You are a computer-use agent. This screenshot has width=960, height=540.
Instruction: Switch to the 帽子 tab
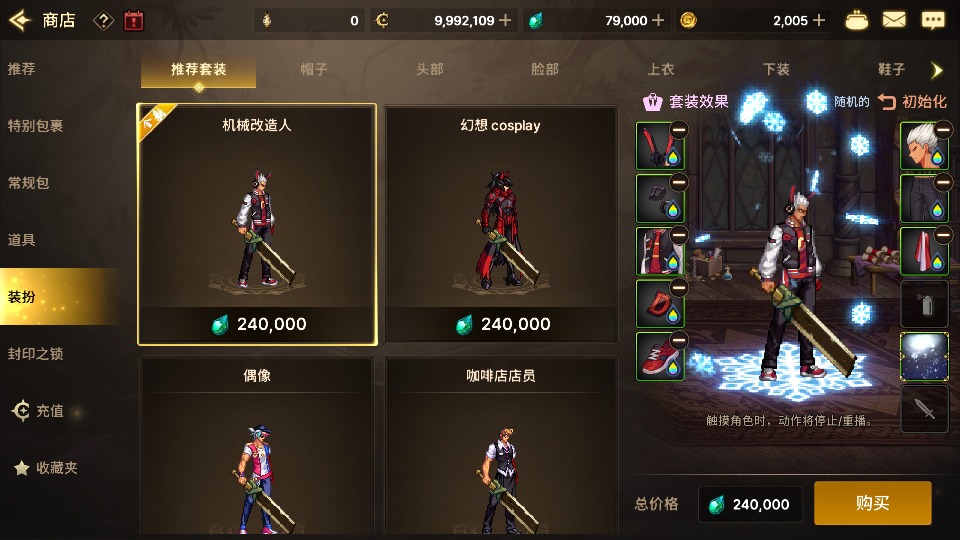pyautogui.click(x=314, y=70)
